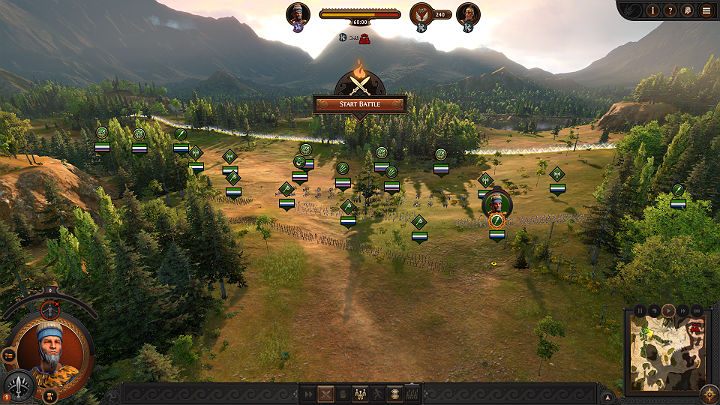This screenshot has height=405, width=720.
Task: Open help via the question mark icon
Action: pos(670,10)
